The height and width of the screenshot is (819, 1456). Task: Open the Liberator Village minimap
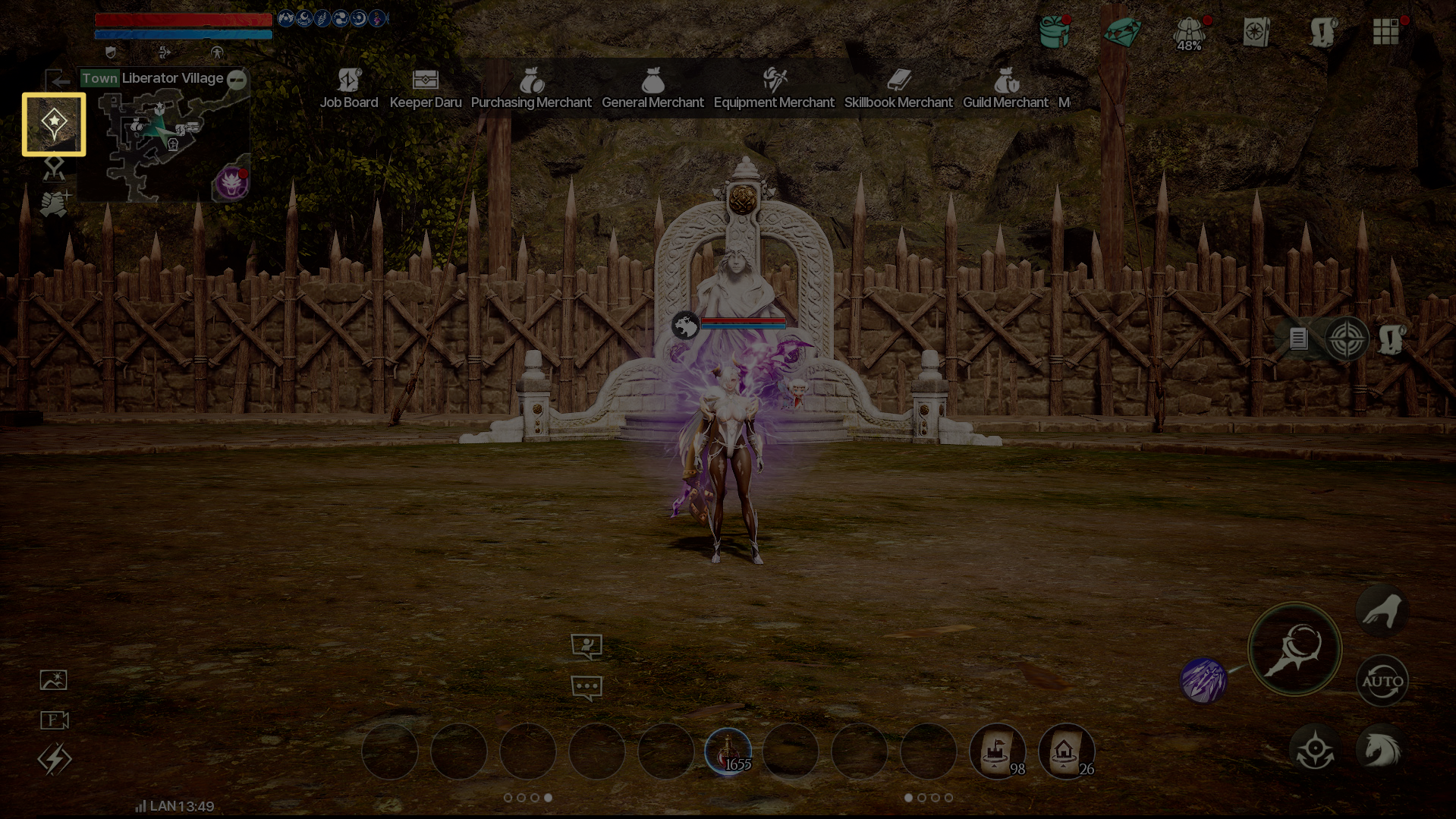(x=163, y=140)
